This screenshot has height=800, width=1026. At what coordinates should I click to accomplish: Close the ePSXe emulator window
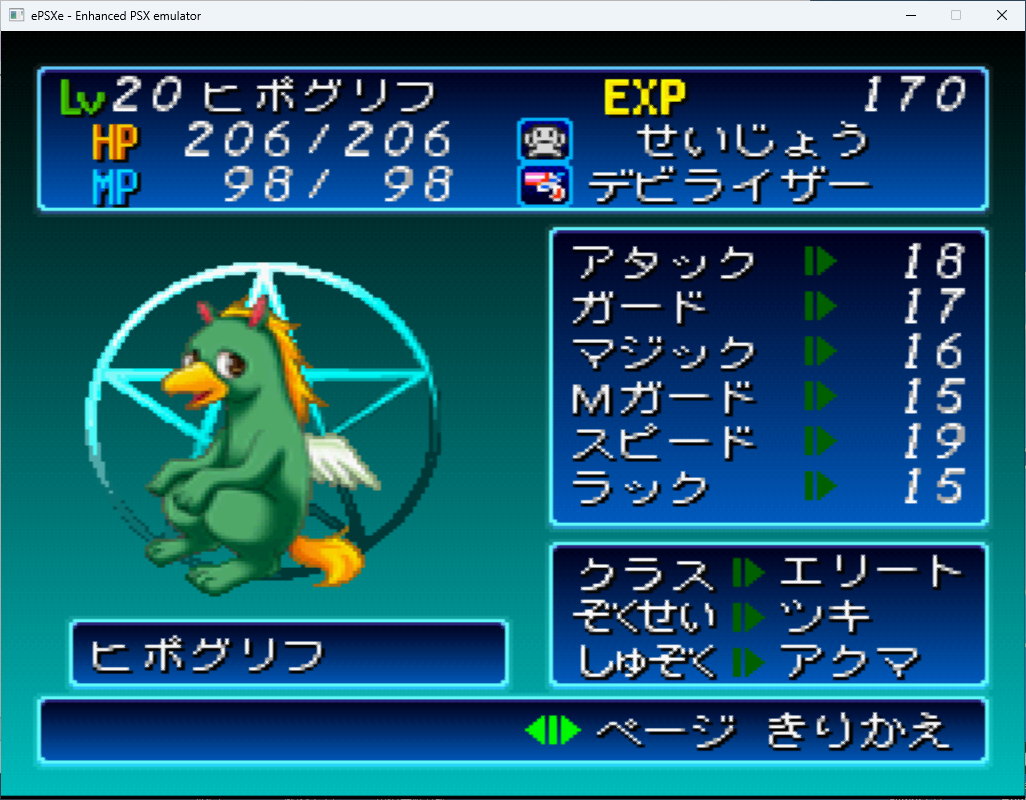[1001, 15]
